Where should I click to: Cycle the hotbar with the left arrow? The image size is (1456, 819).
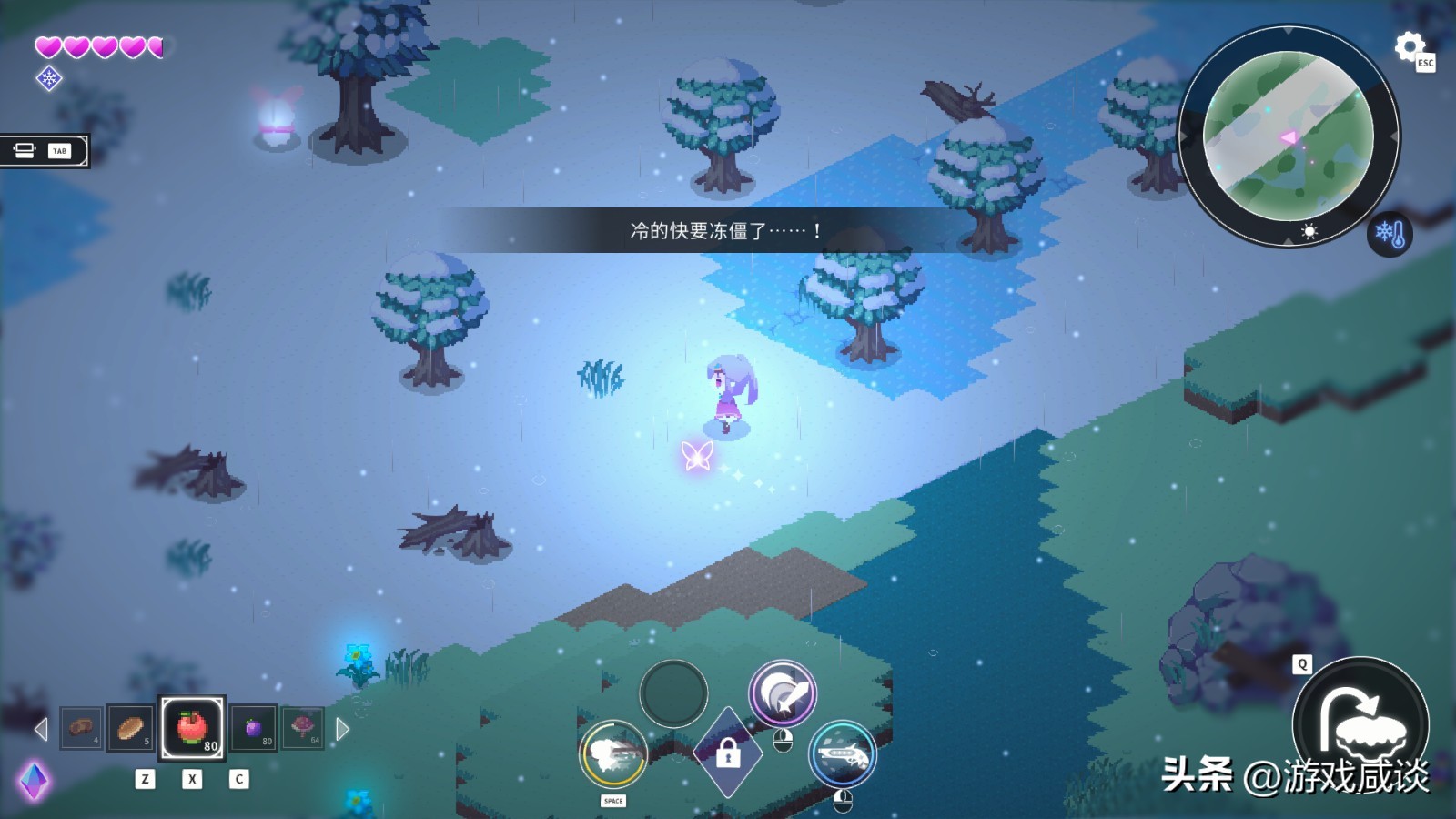[40, 729]
